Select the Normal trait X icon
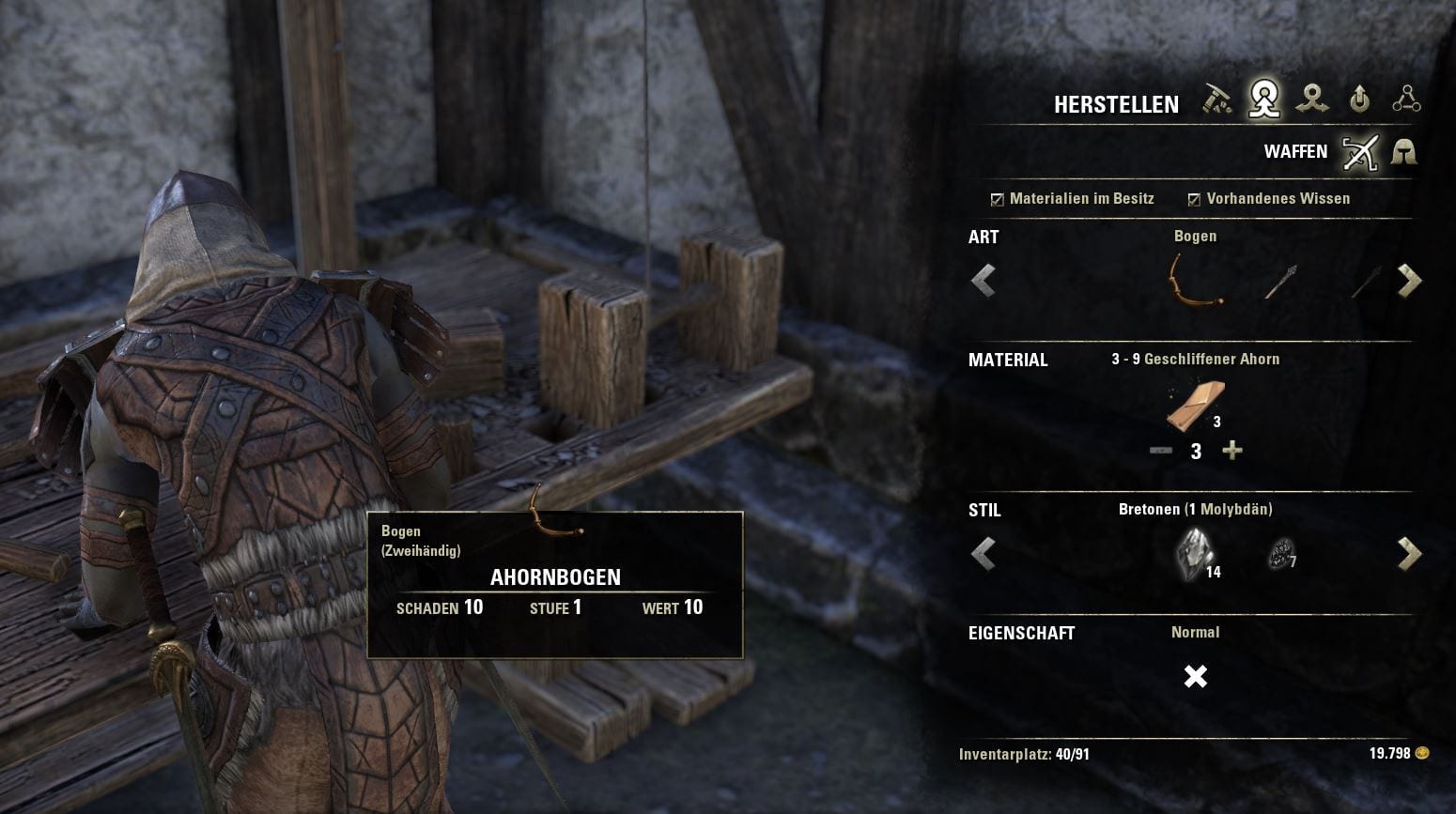This screenshot has width=1456, height=814. 1195,676
